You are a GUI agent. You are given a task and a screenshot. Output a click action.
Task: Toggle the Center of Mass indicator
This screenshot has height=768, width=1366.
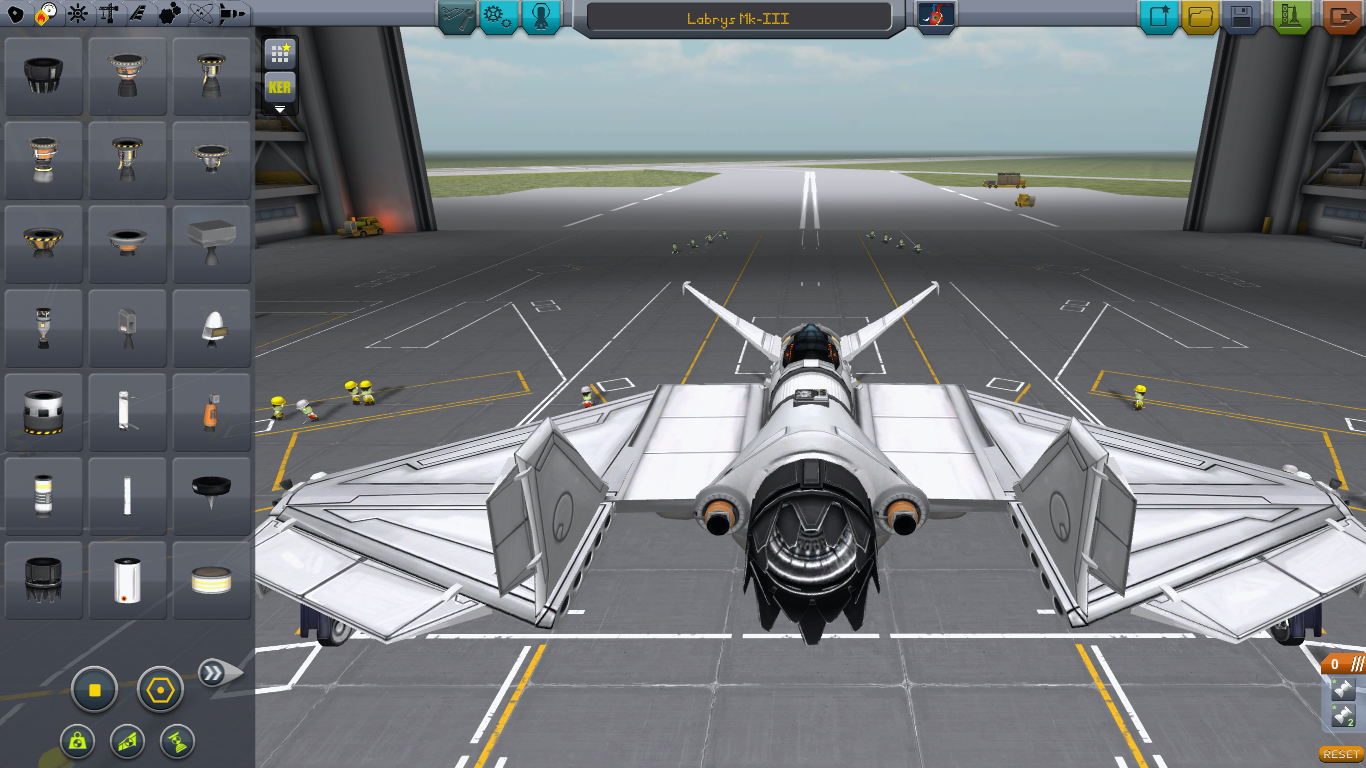click(77, 742)
